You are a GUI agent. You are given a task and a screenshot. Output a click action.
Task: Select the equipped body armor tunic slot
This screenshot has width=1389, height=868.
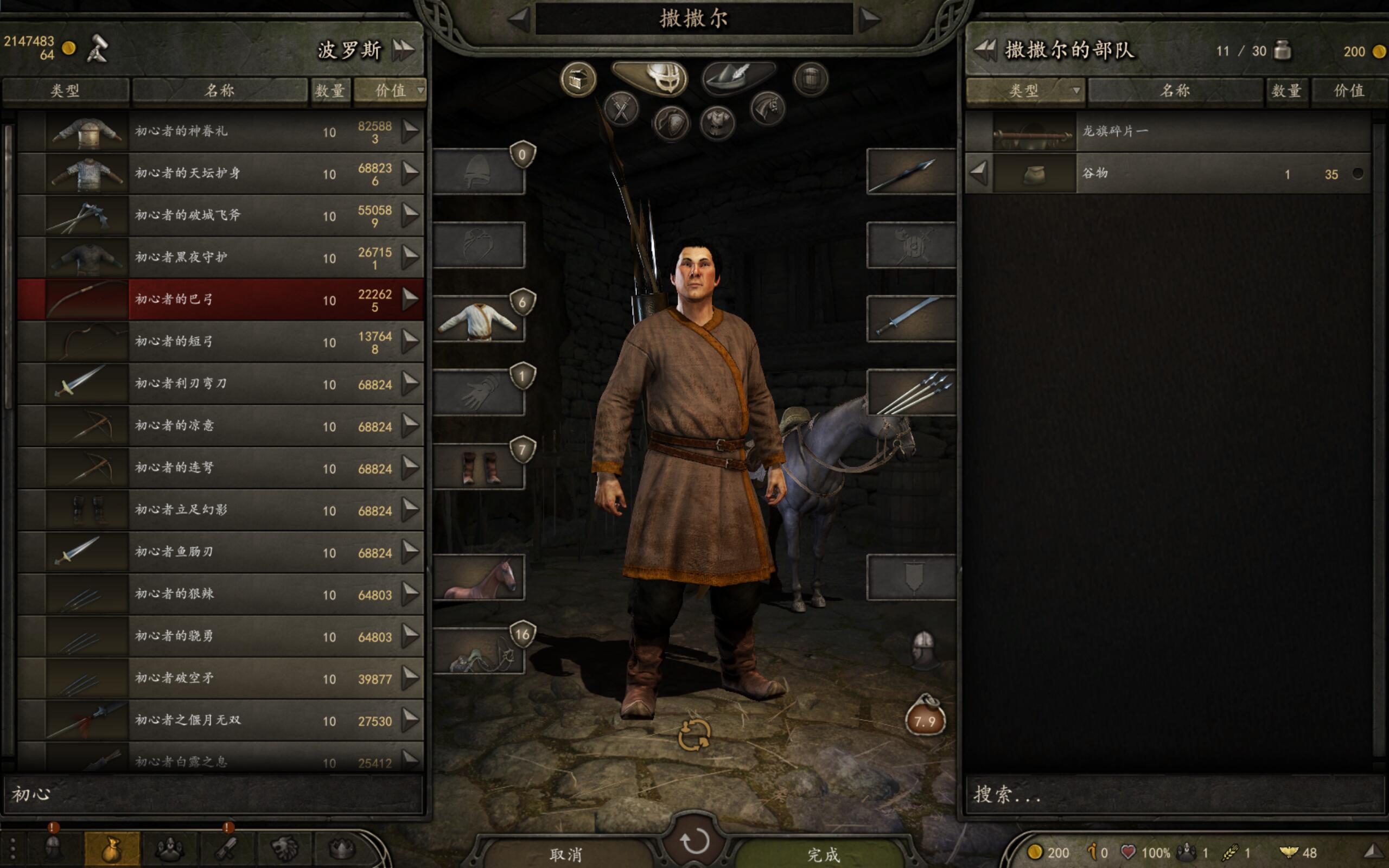[x=479, y=319]
